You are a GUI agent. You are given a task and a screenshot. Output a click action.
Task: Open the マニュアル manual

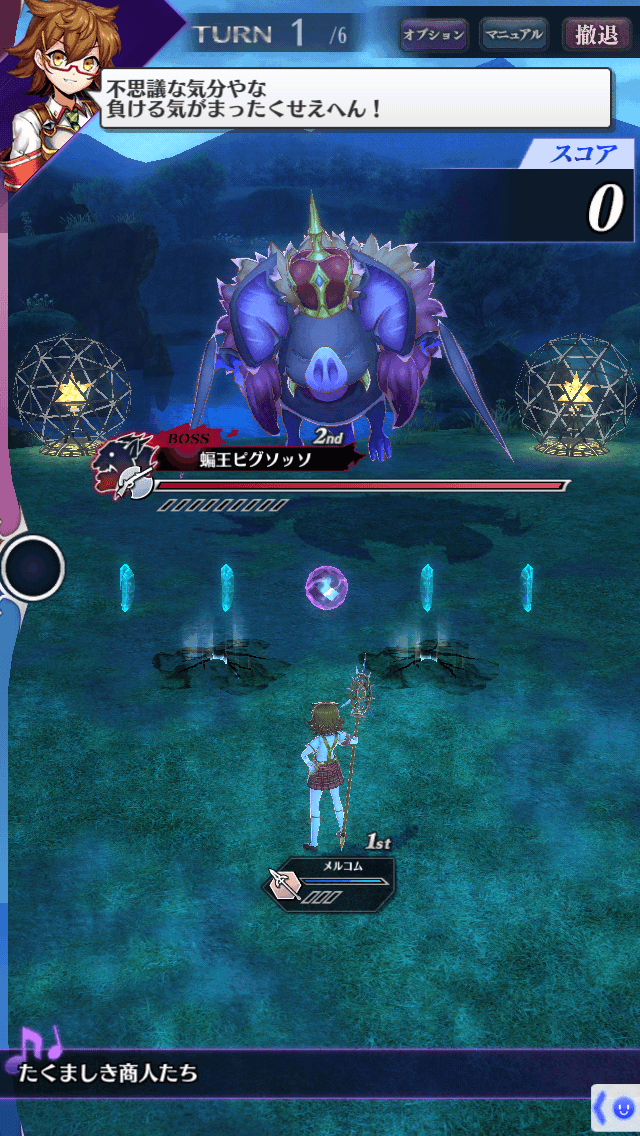[x=514, y=35]
